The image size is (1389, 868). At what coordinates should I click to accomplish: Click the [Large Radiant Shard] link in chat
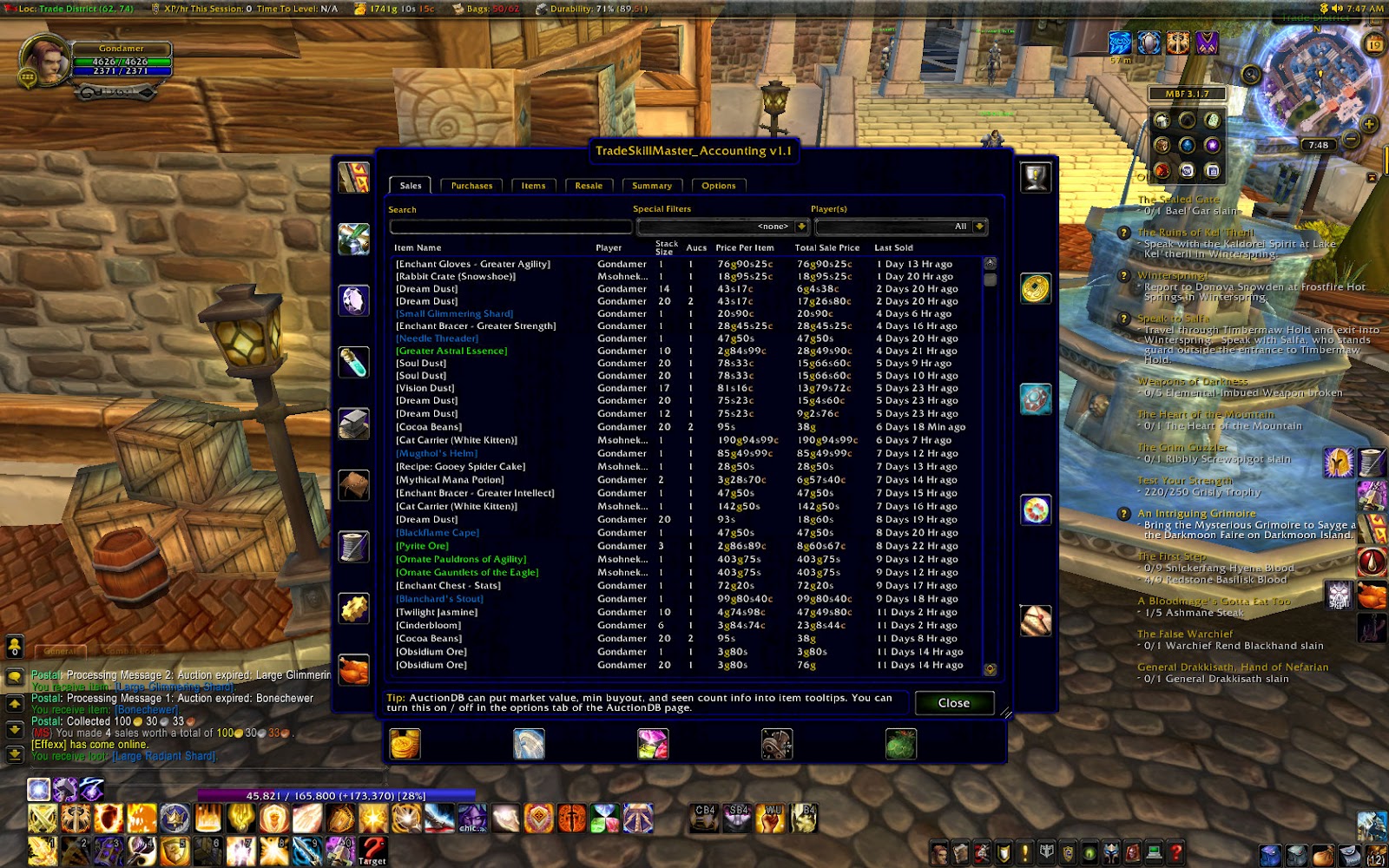[163, 755]
